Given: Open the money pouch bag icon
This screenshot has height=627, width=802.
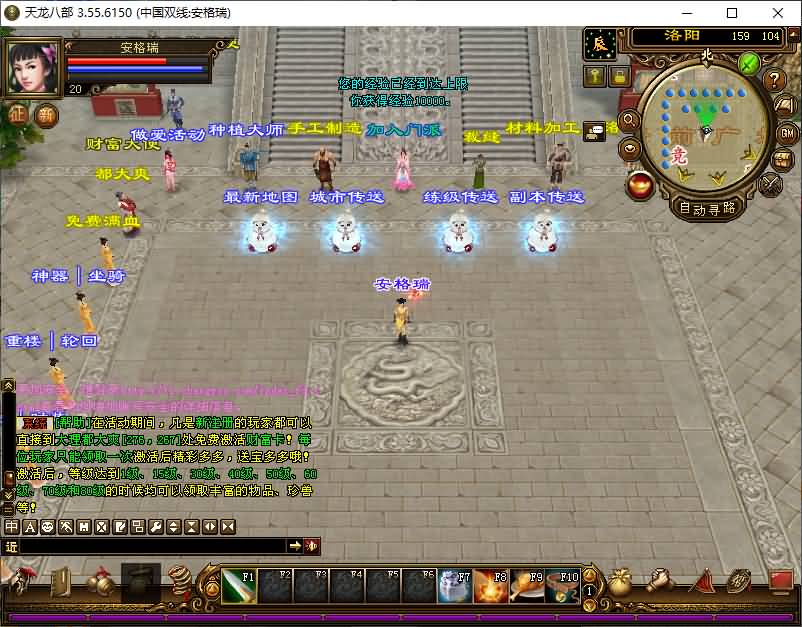Looking at the screenshot, I should (620, 583).
